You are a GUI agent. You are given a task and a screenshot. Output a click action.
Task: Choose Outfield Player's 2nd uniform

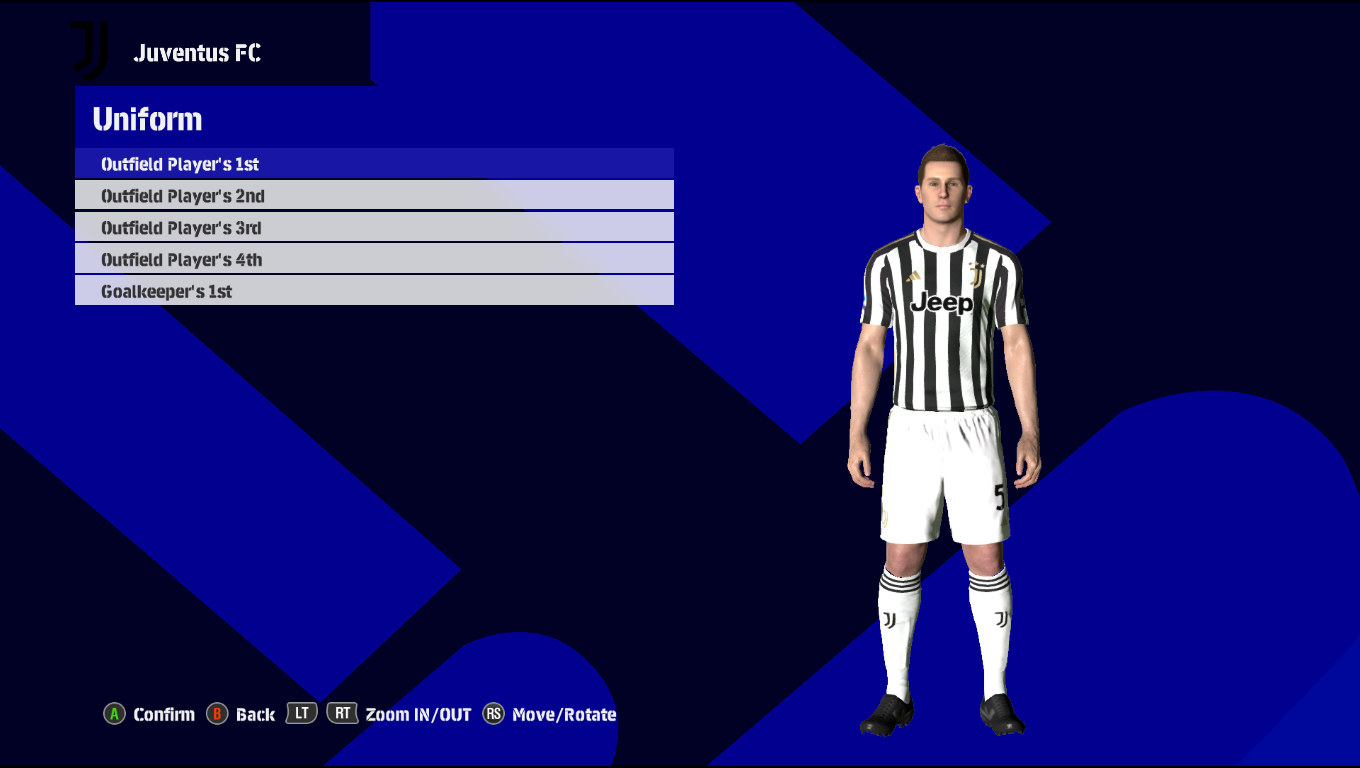(x=374, y=196)
